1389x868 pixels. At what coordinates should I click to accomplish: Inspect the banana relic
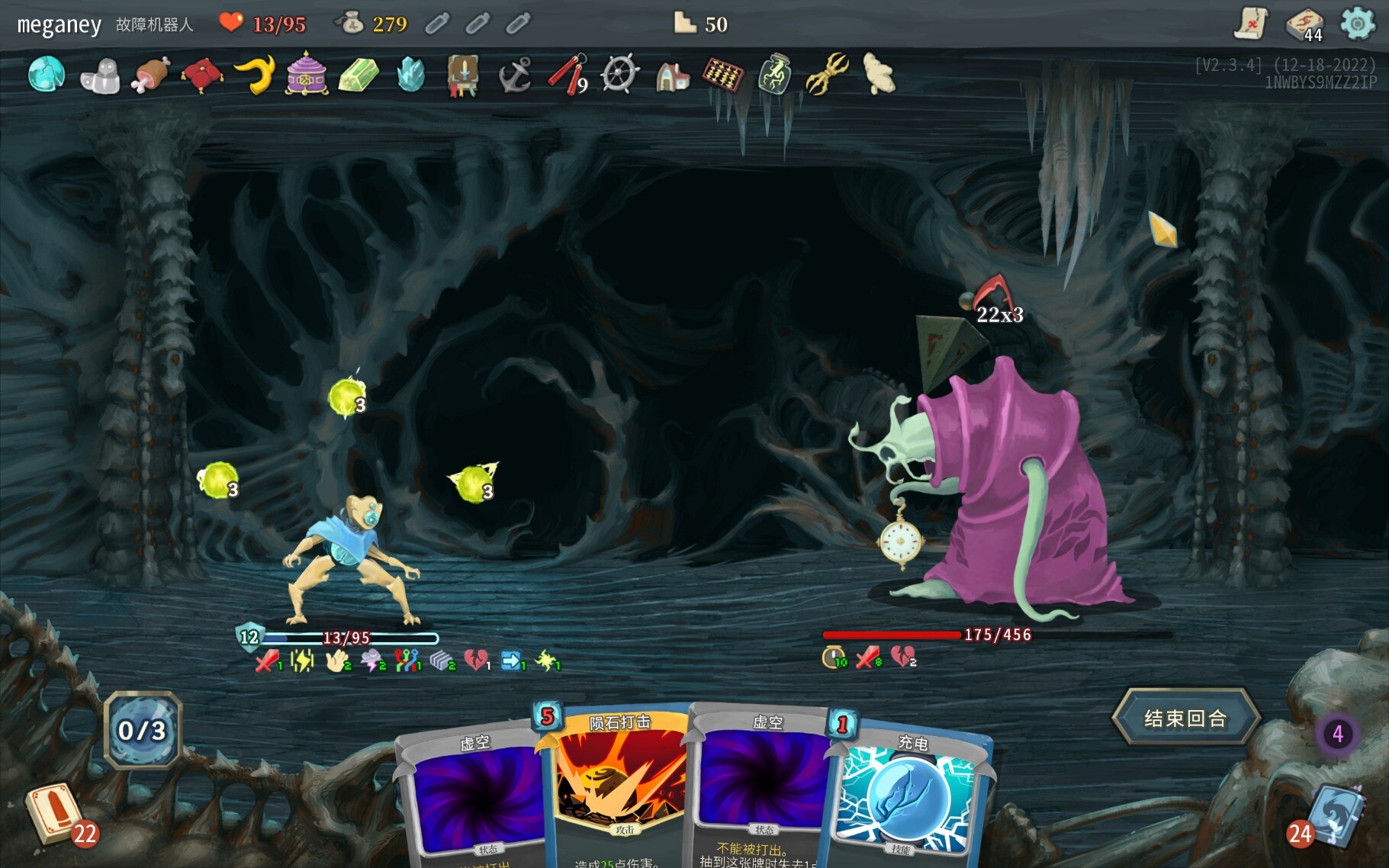(x=256, y=75)
